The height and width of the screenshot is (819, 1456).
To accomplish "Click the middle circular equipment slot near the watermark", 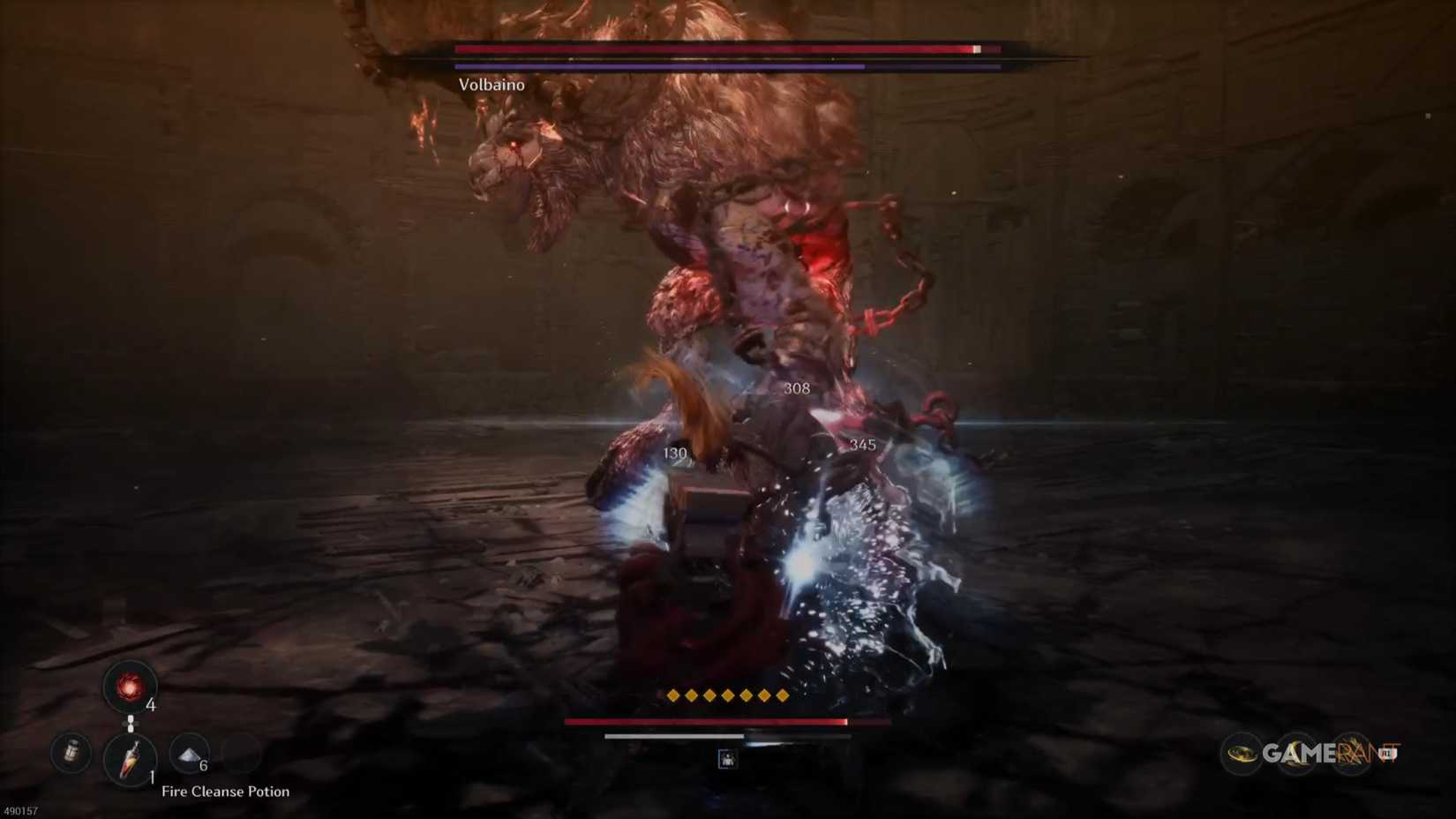I will coord(1297,755).
